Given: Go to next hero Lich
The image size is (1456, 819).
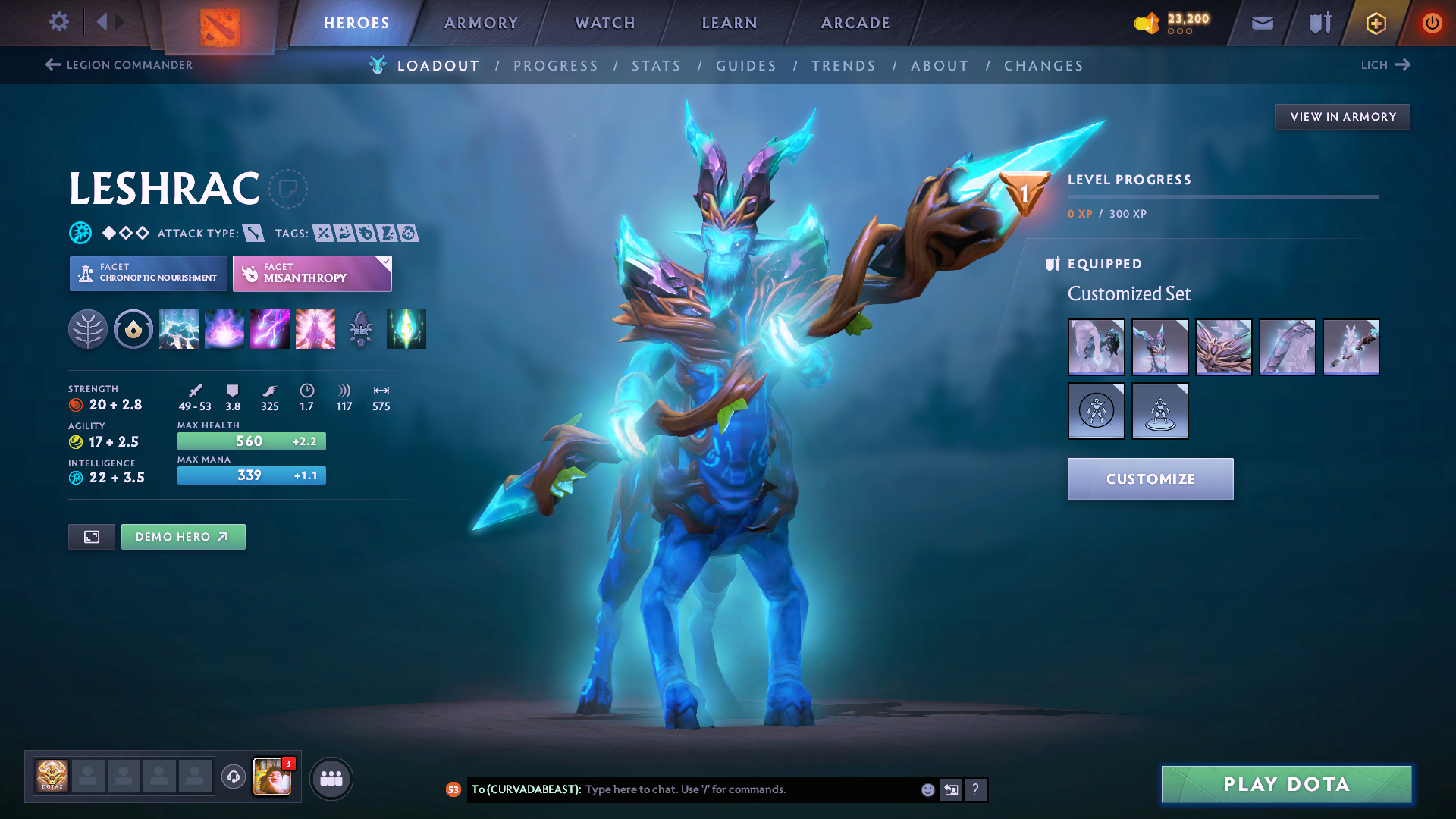Looking at the screenshot, I should 1385,65.
